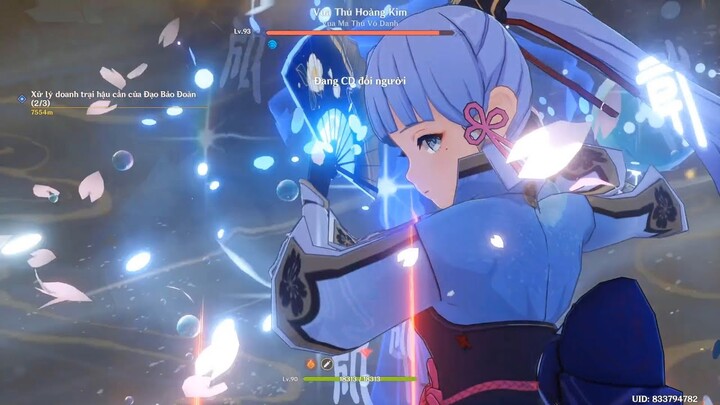Select the orange flame buff icon
The image size is (720, 405).
(311, 365)
